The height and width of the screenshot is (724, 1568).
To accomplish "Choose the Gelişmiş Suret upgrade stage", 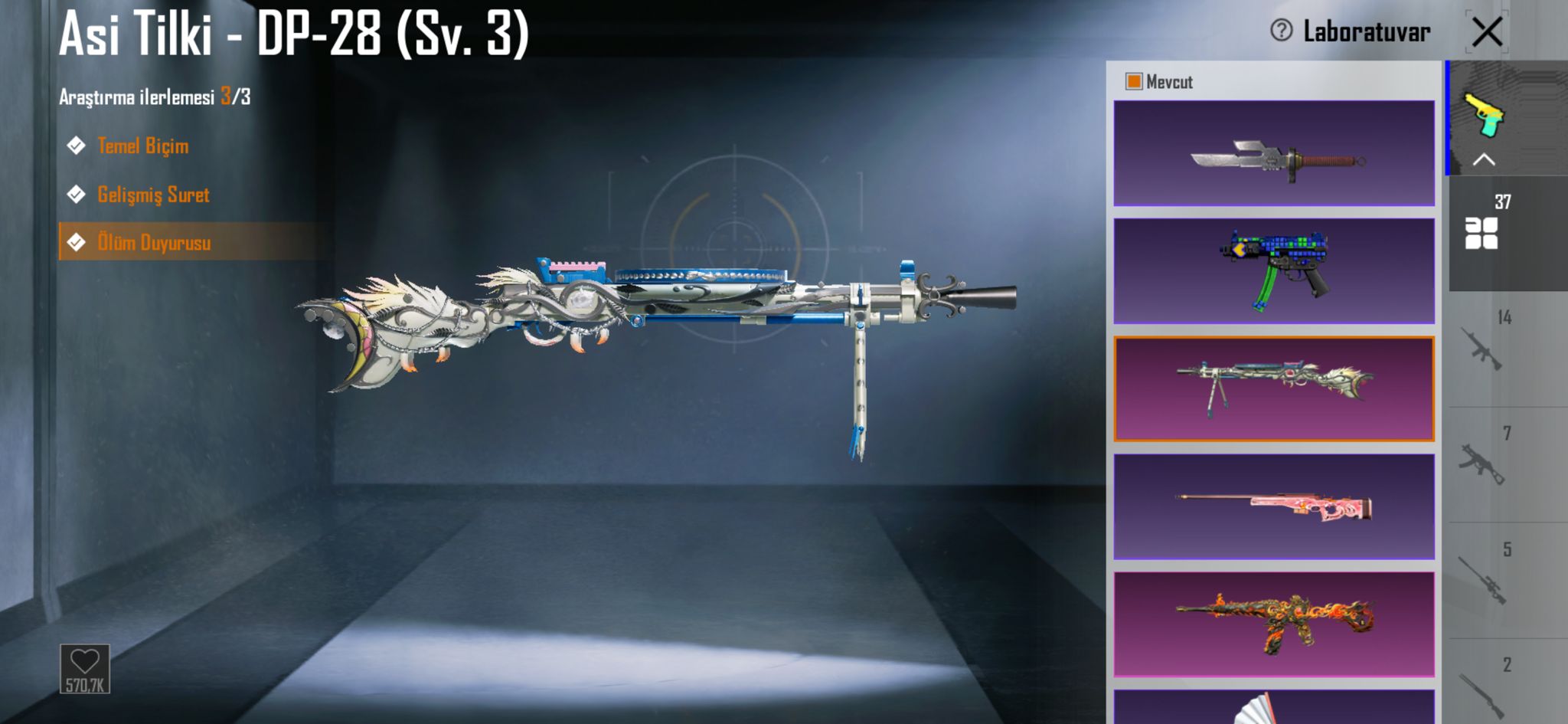I will [x=152, y=195].
